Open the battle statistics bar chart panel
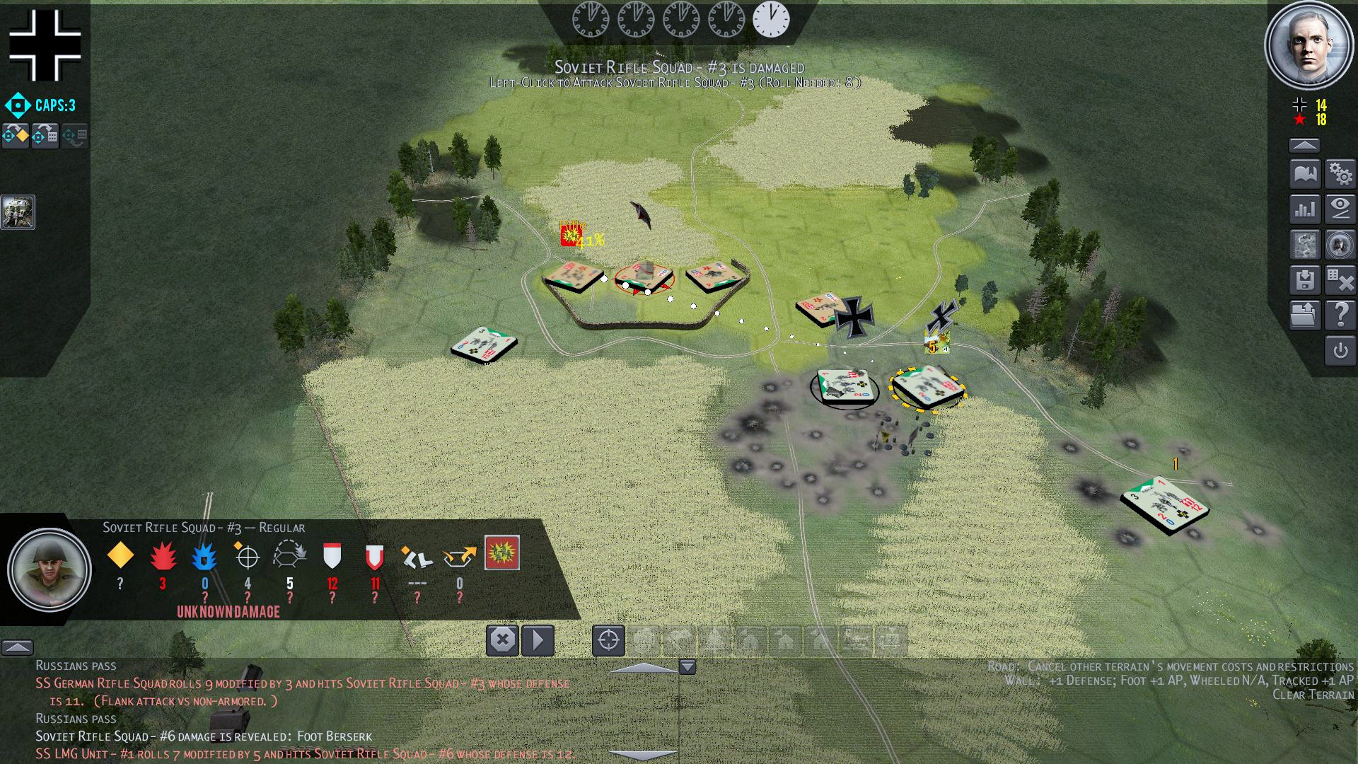The image size is (1358, 764). coord(1304,208)
